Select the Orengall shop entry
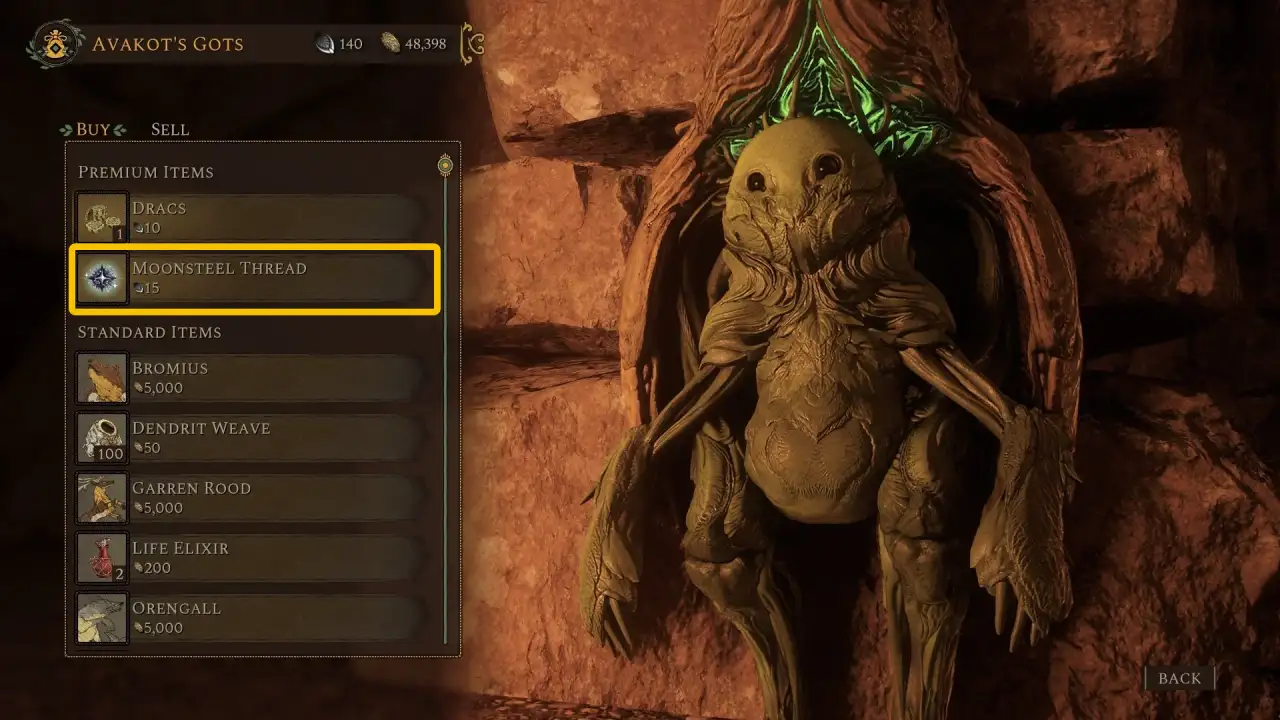Image resolution: width=1280 pixels, height=720 pixels. point(255,618)
